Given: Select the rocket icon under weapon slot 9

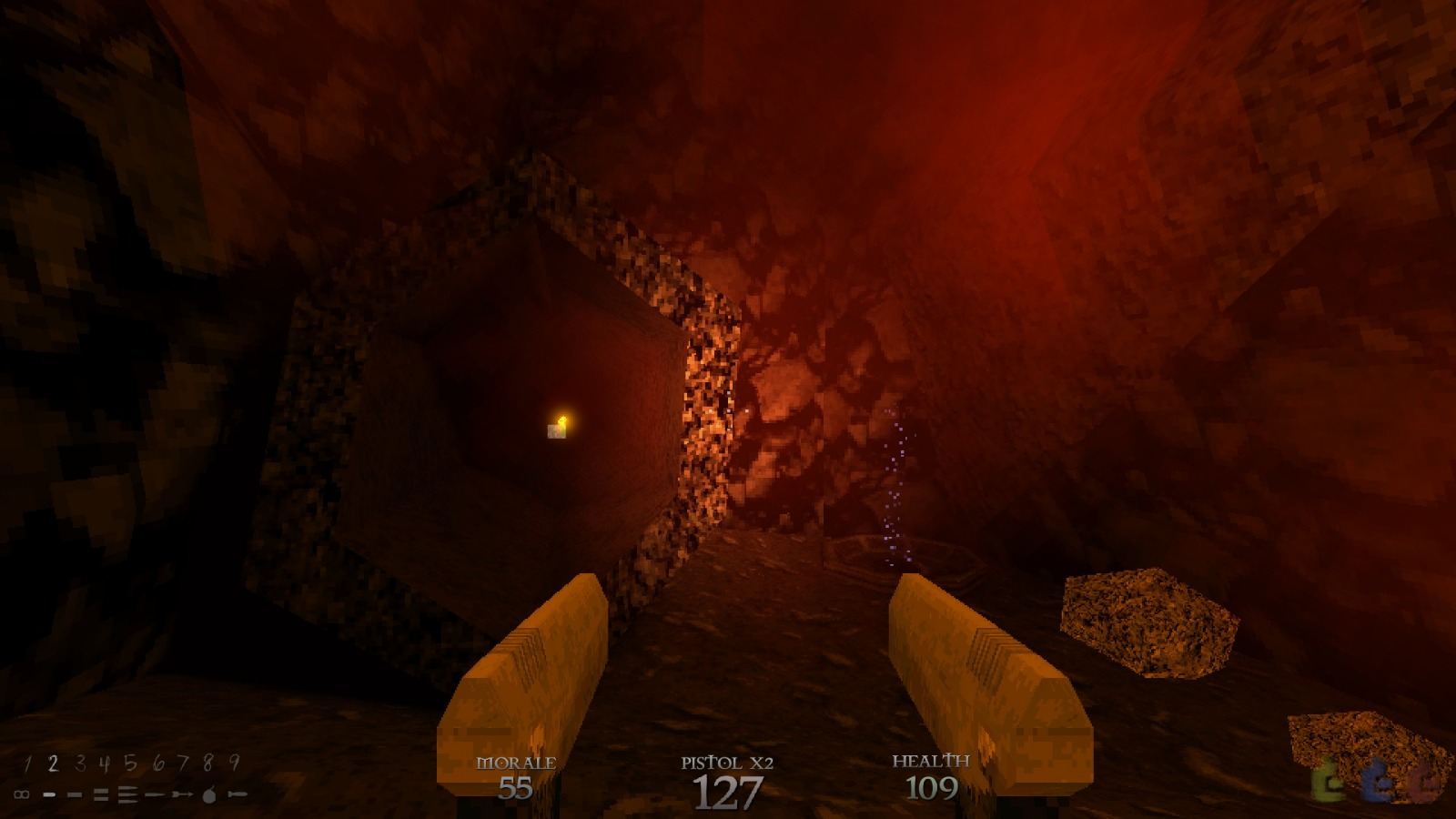Looking at the screenshot, I should tap(236, 794).
